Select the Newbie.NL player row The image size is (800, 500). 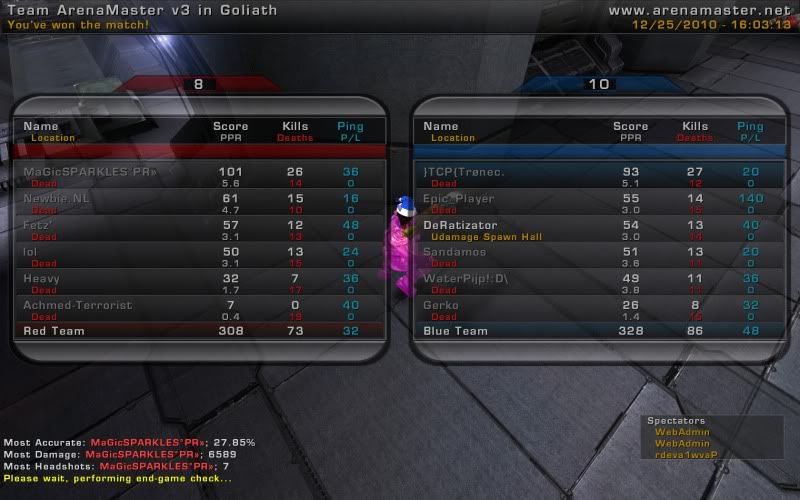198,203
